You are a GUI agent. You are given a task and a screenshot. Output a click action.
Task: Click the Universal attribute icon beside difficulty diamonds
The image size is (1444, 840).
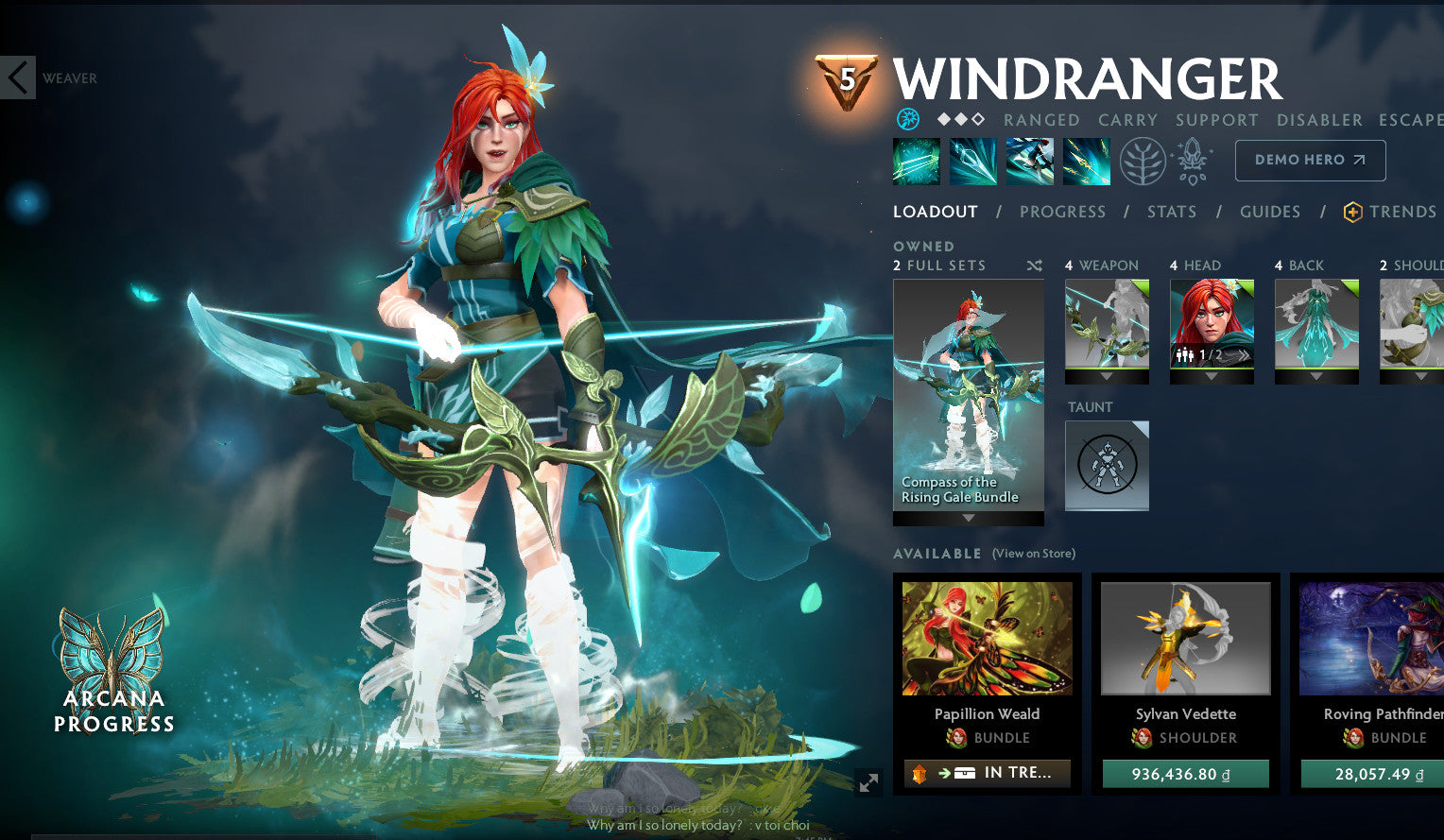[x=908, y=119]
